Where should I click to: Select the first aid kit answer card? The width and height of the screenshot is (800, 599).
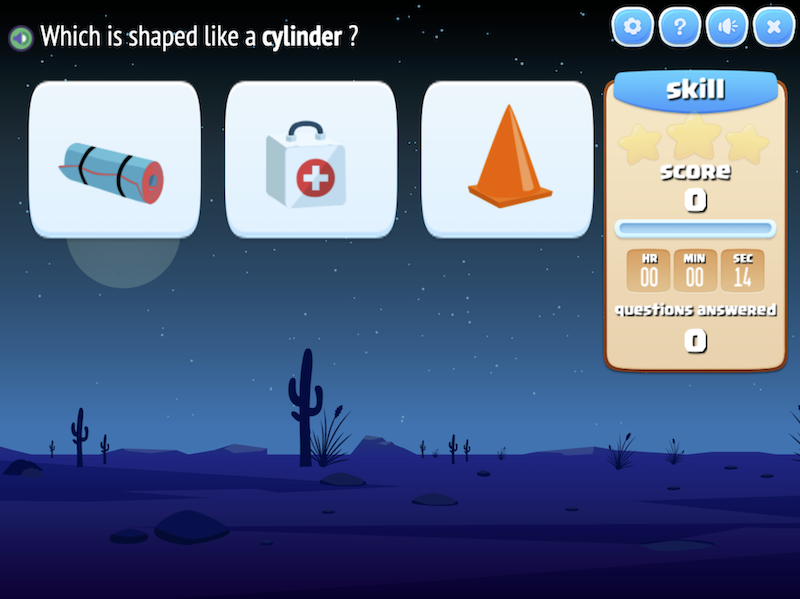coord(311,160)
